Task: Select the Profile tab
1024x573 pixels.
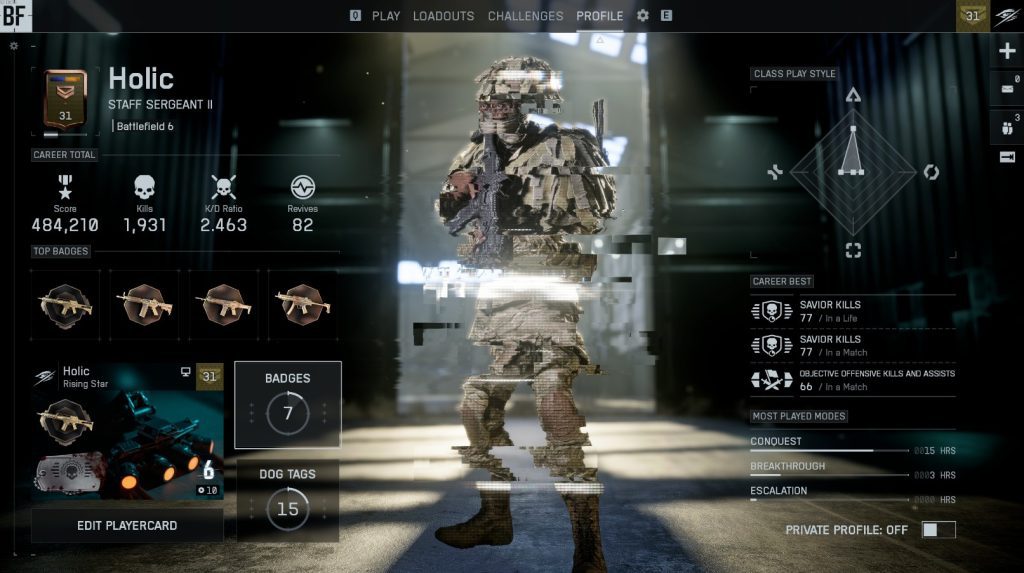Action: pyautogui.click(x=599, y=16)
